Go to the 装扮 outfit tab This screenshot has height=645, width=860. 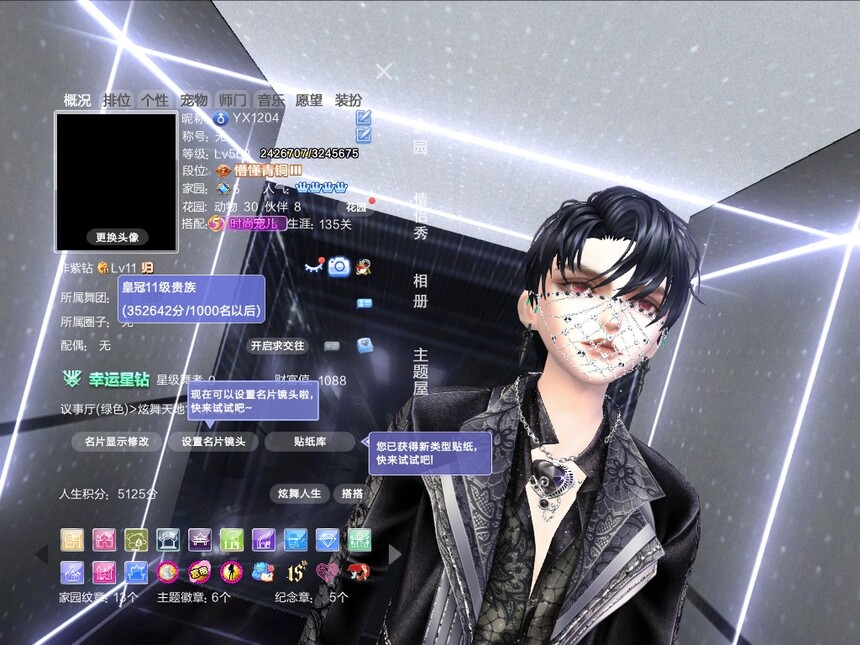point(348,100)
